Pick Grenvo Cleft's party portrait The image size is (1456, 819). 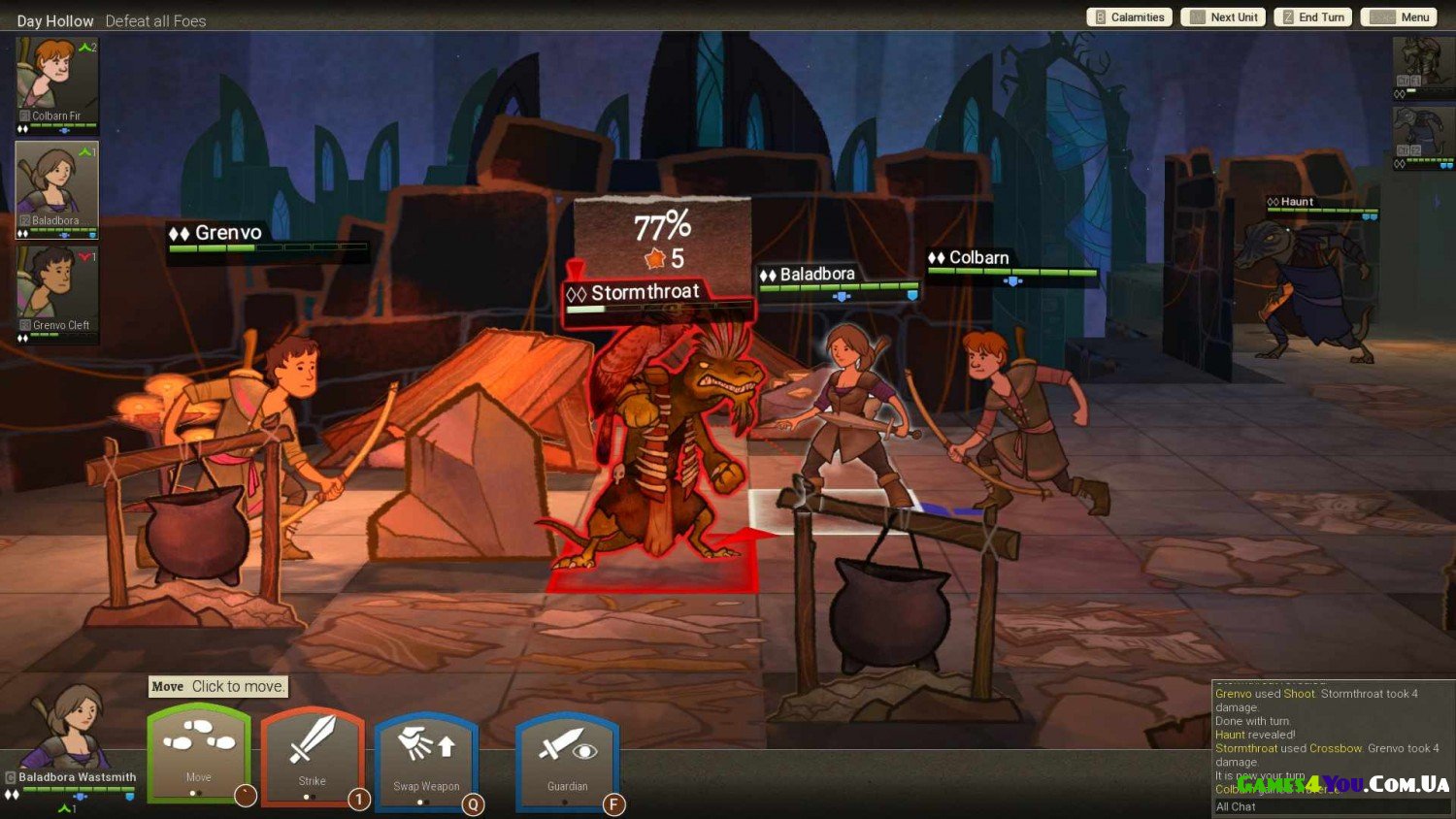click(x=56, y=293)
